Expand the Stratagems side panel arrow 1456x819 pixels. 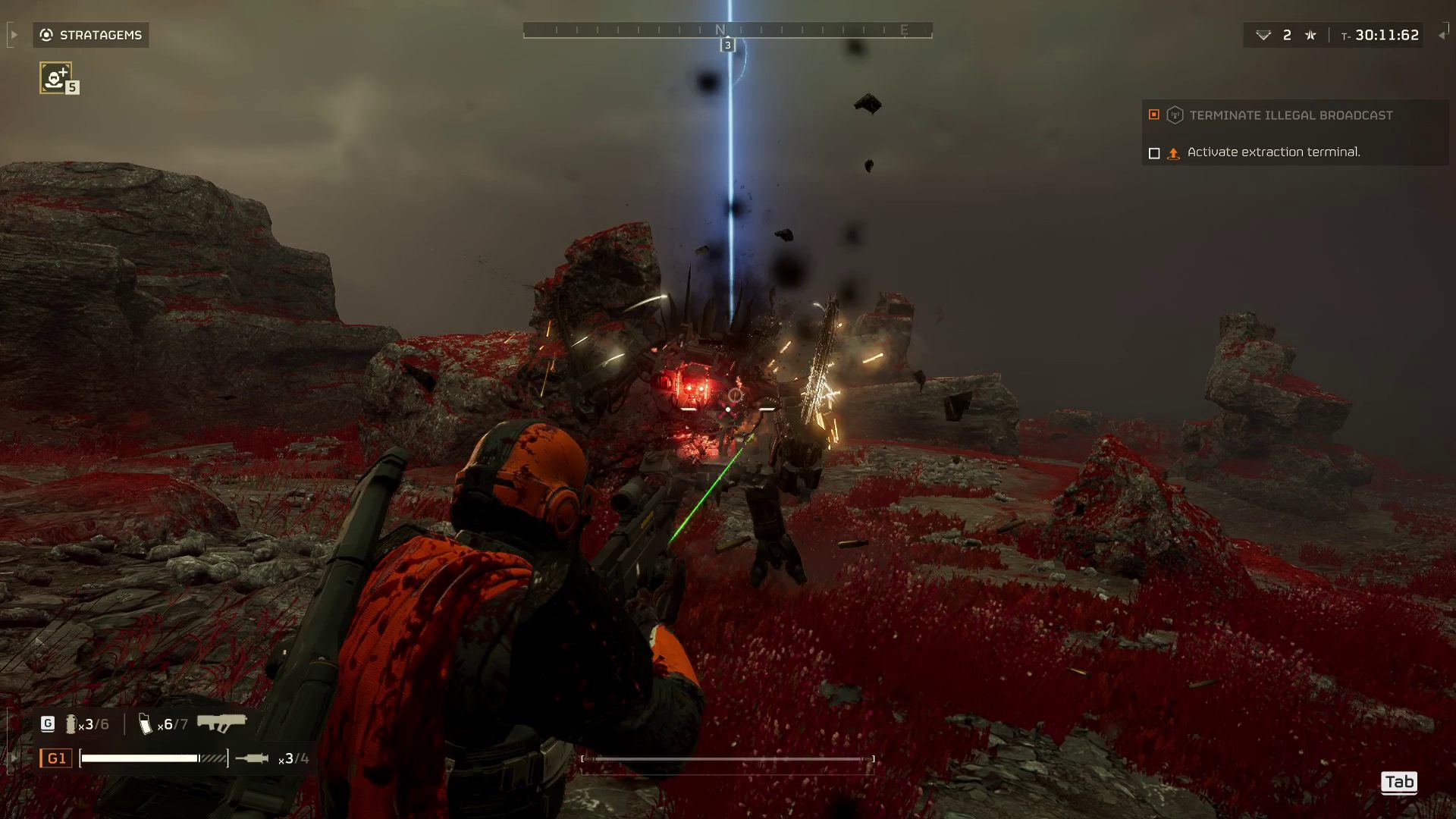(13, 35)
